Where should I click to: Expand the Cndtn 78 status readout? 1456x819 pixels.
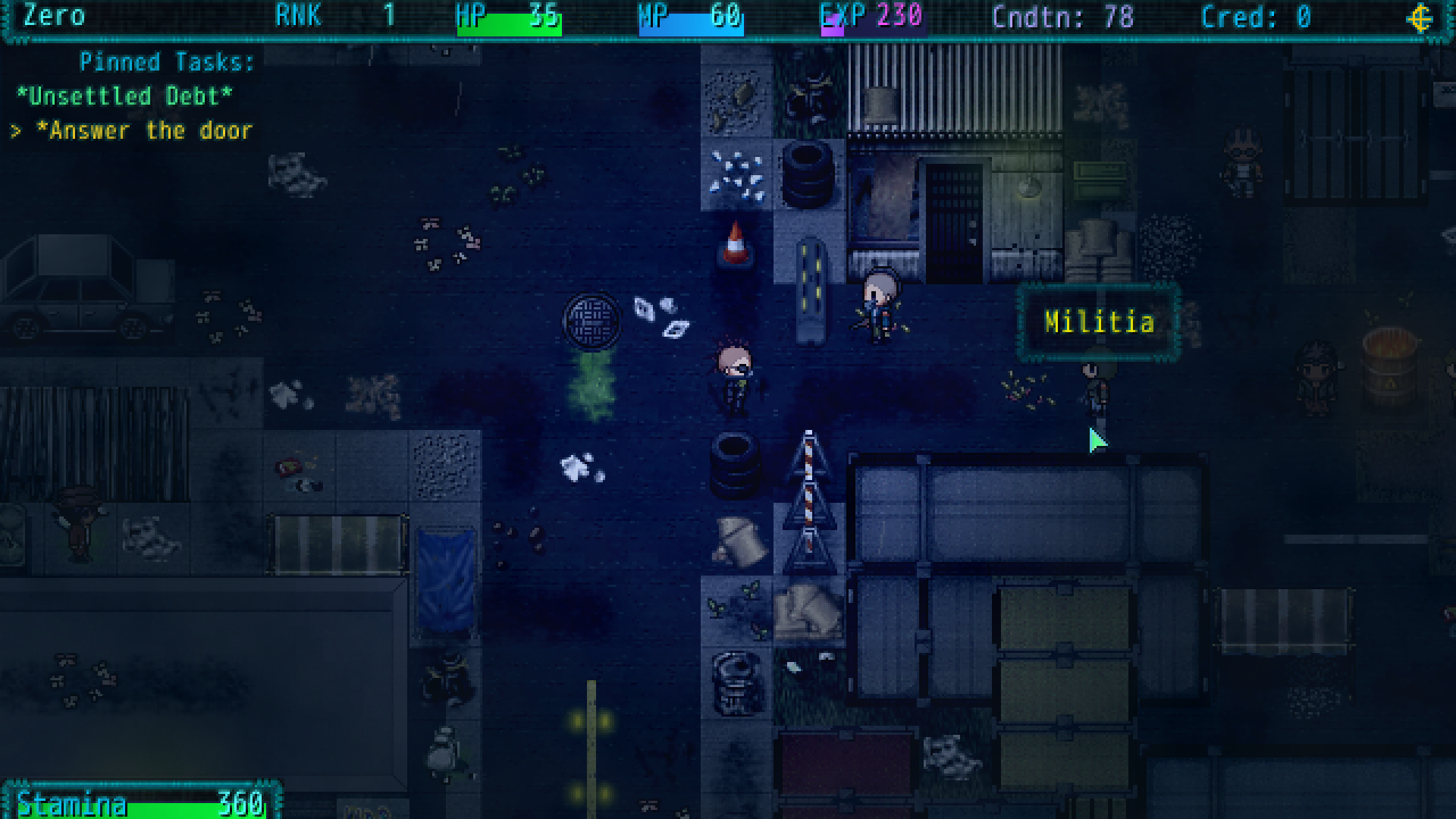click(1061, 17)
